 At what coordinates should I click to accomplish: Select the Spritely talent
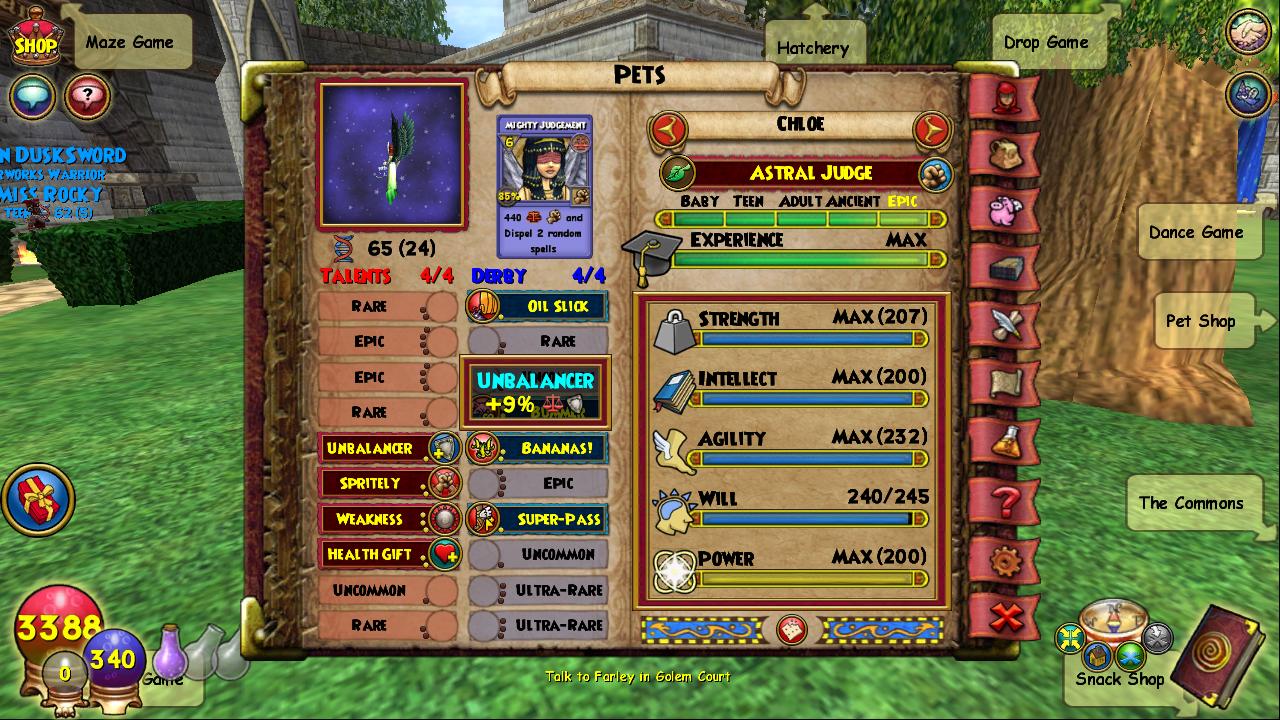pos(388,484)
